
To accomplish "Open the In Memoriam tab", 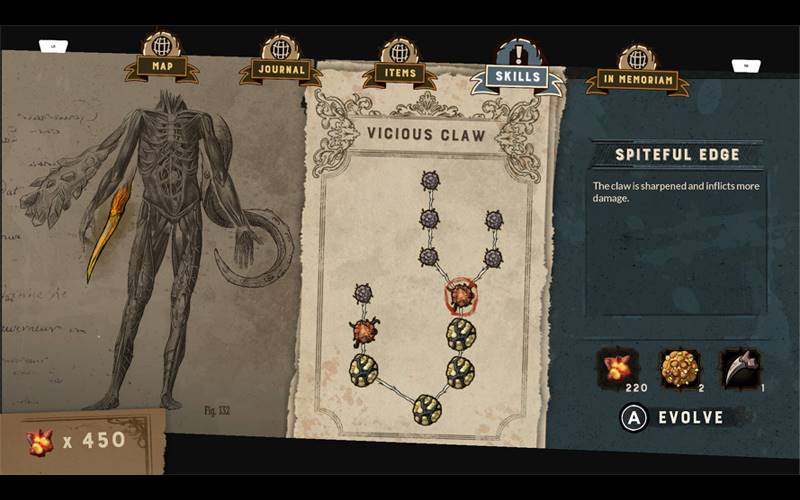I will point(637,79).
